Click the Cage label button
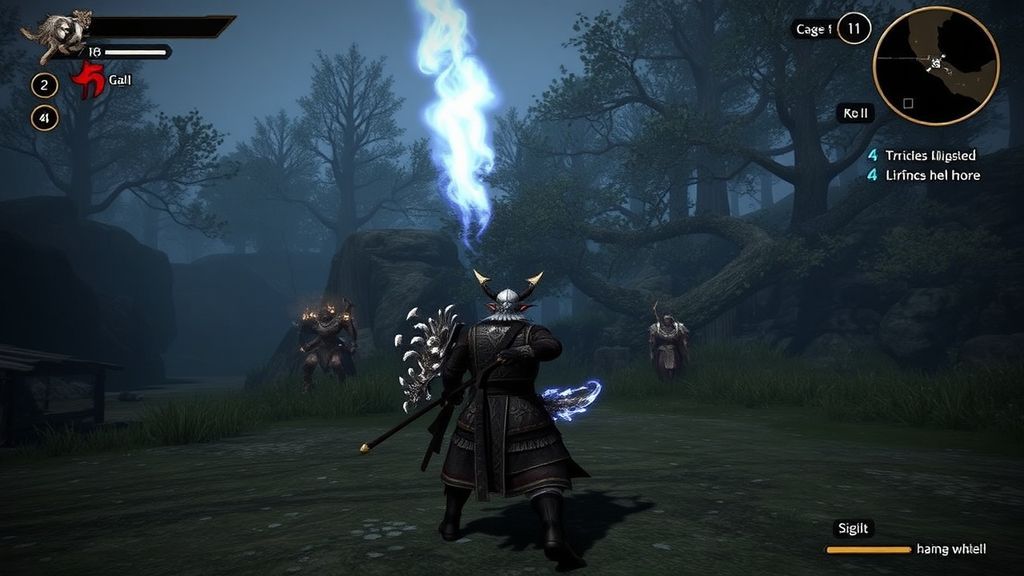 pos(812,29)
